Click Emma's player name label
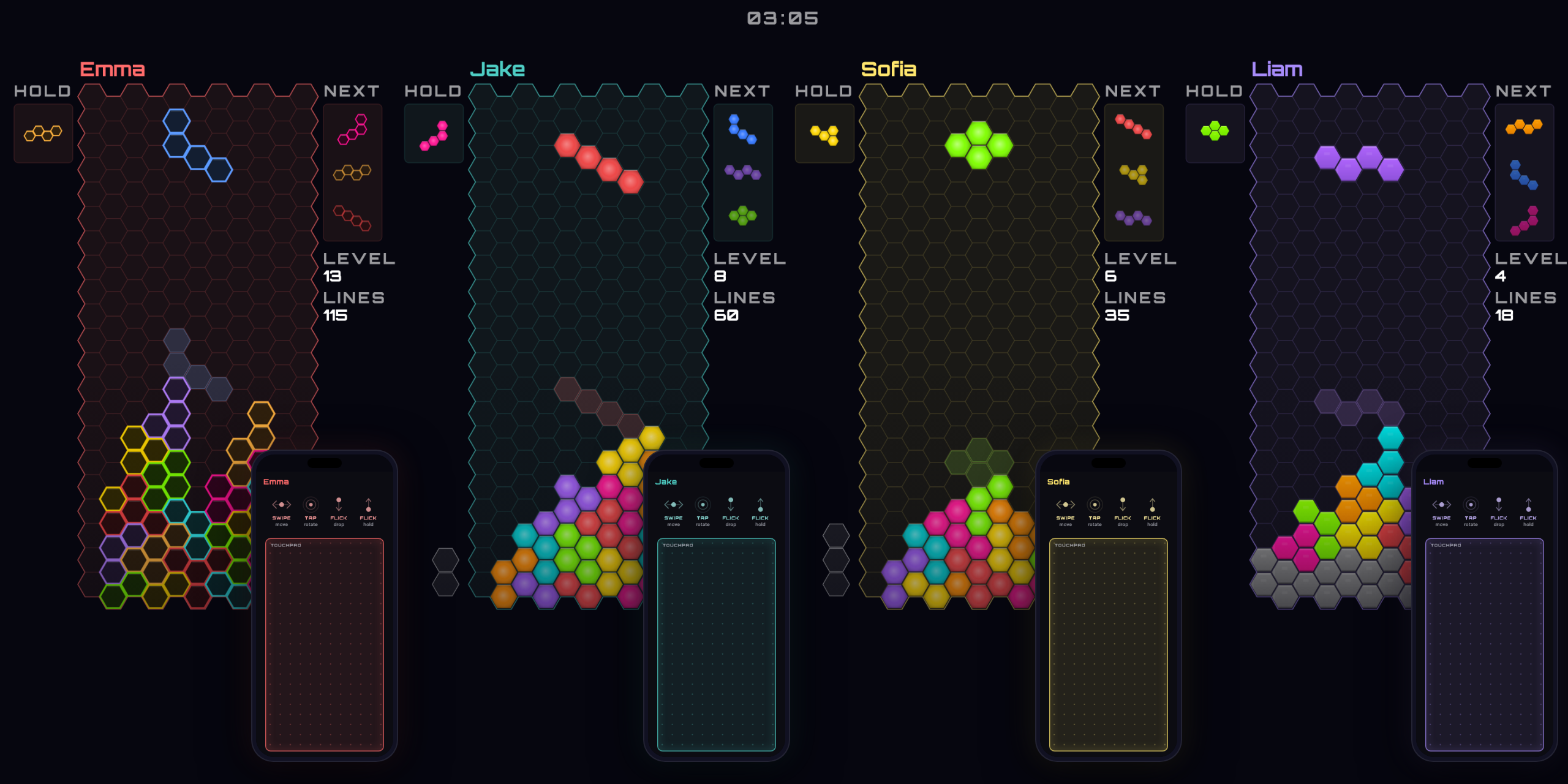 tap(113, 69)
